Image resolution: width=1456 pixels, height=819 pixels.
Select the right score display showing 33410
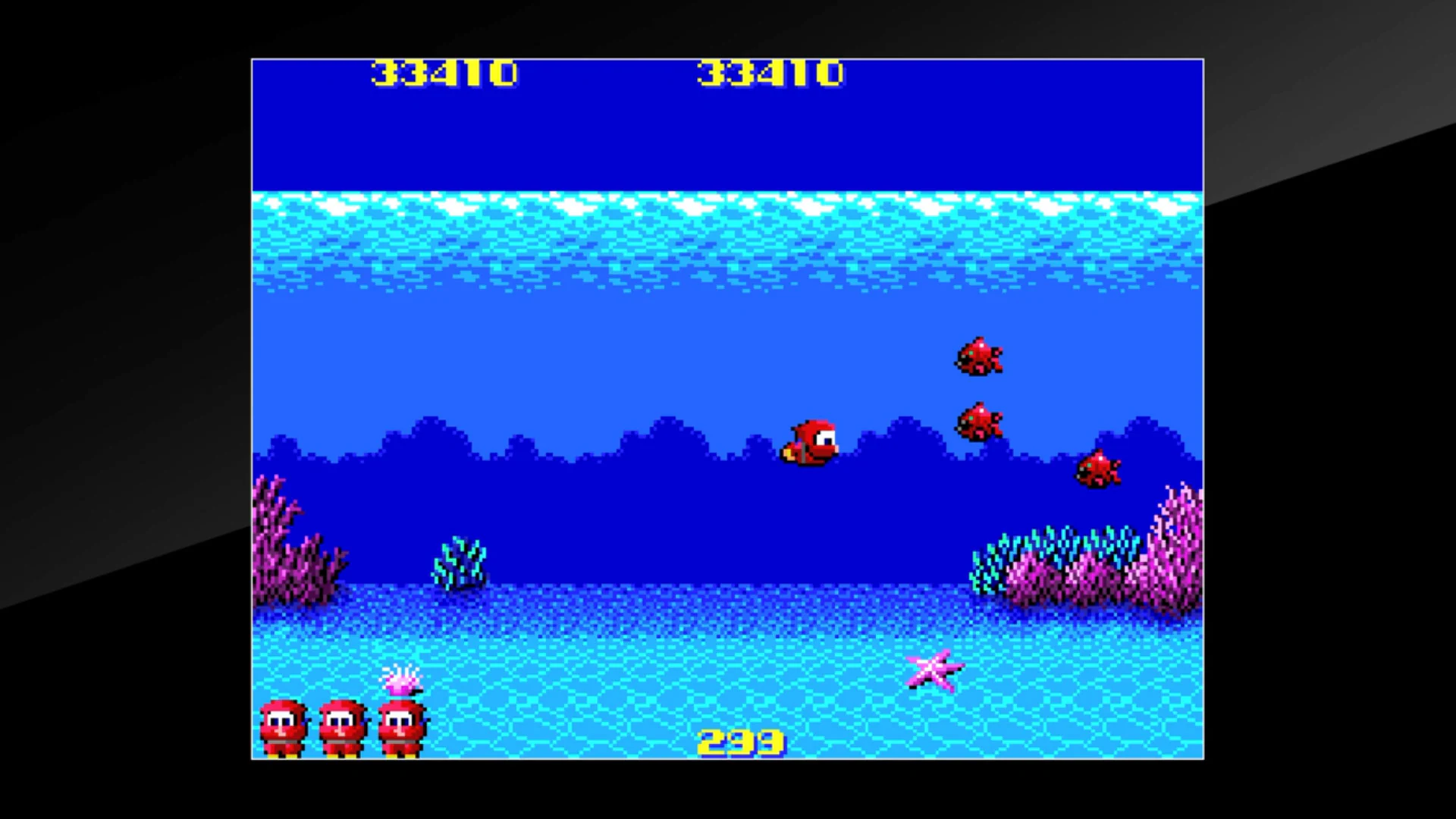point(768,74)
